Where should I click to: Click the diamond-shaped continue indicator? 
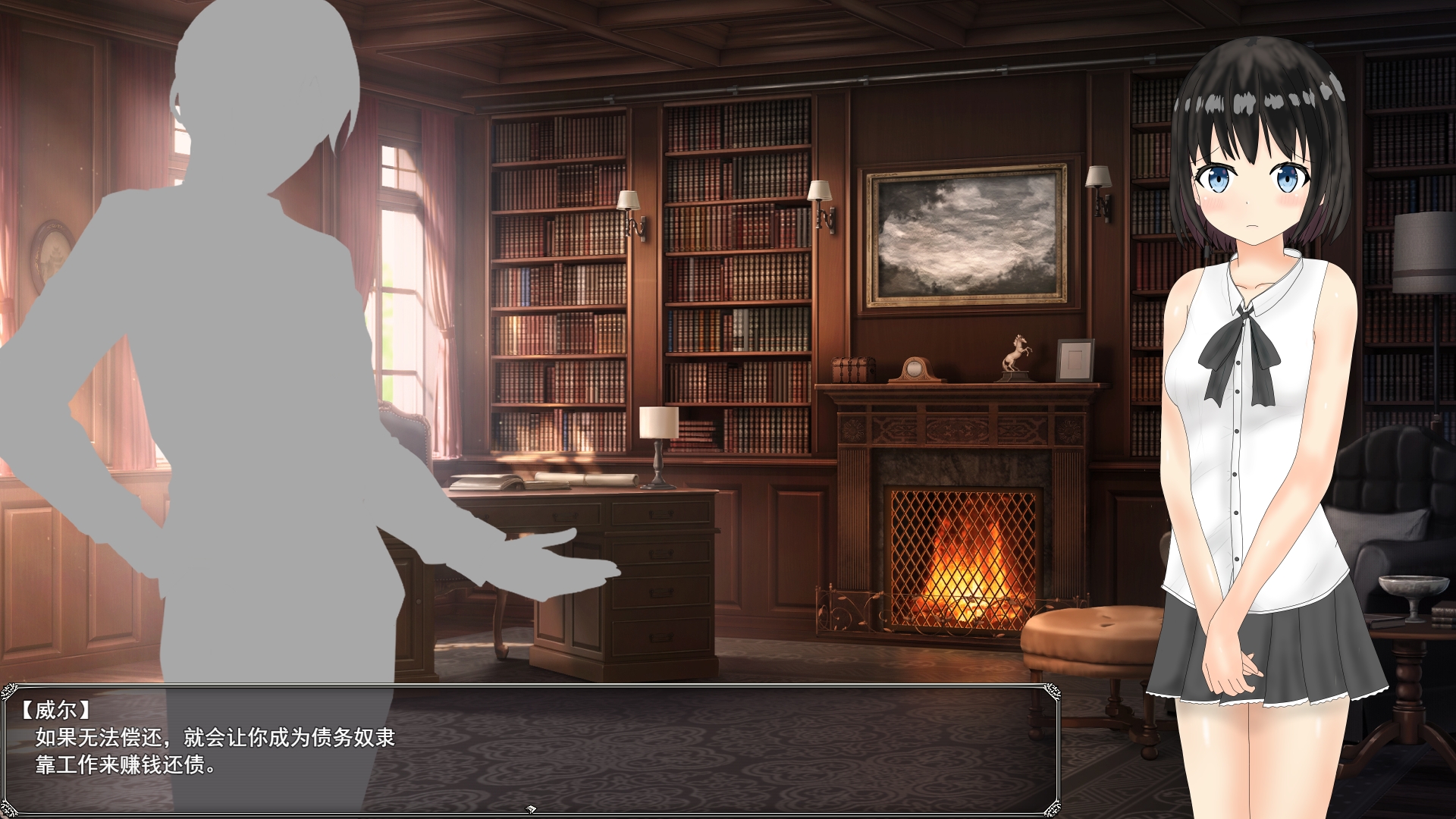(531, 808)
